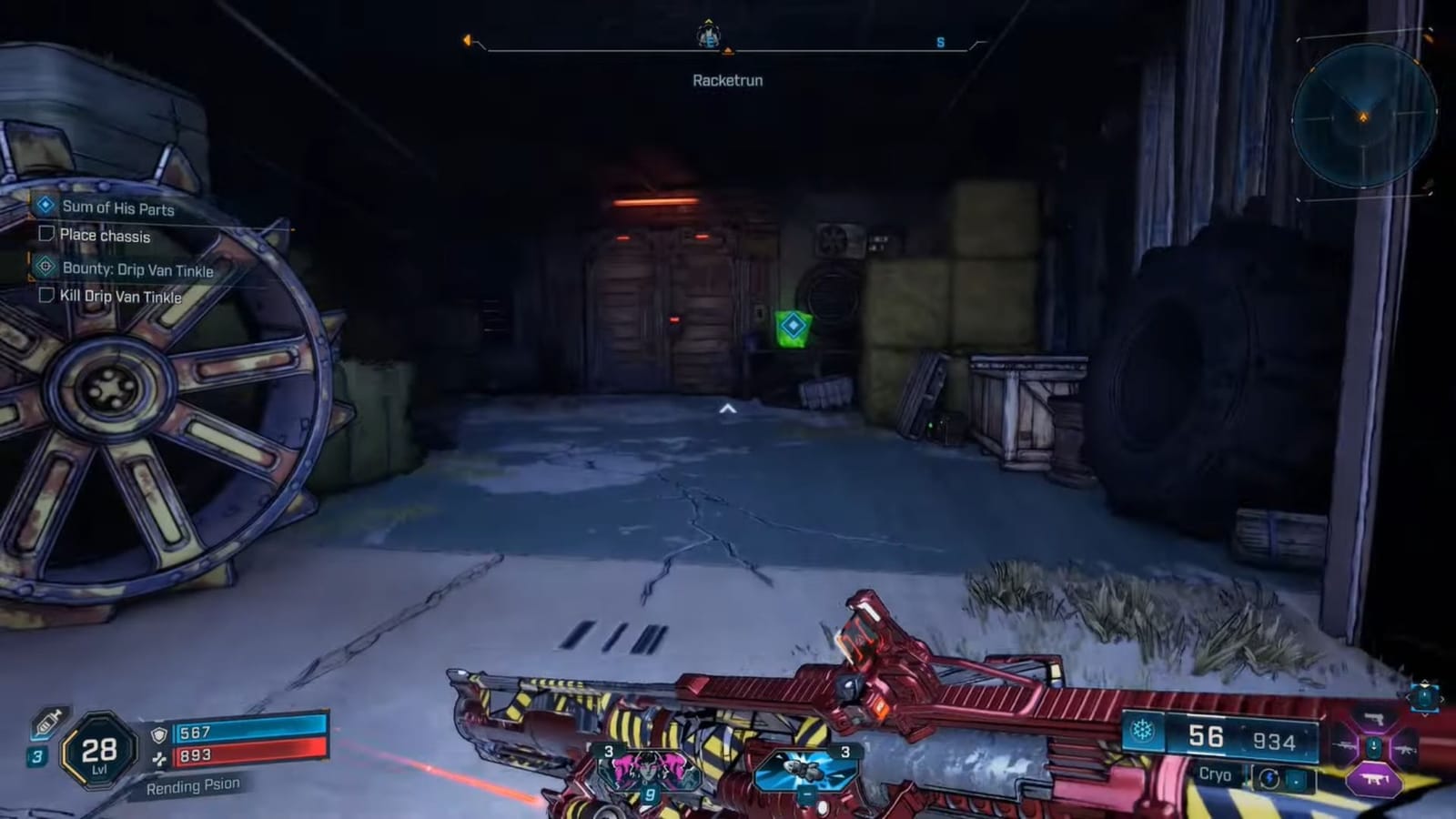Expand the down chevron under the shield badge
This screenshot has height=819, width=1456.
1425,715
